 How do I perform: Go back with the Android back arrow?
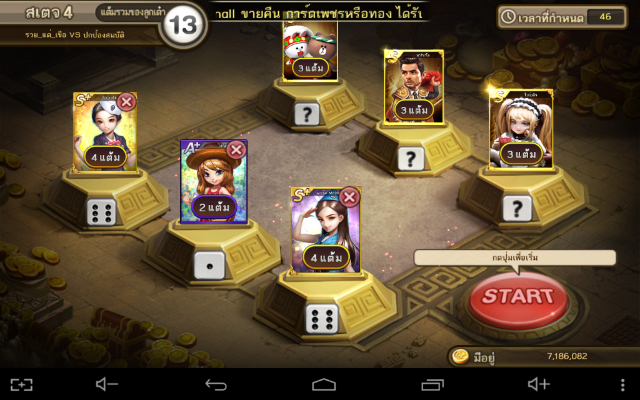click(x=216, y=384)
